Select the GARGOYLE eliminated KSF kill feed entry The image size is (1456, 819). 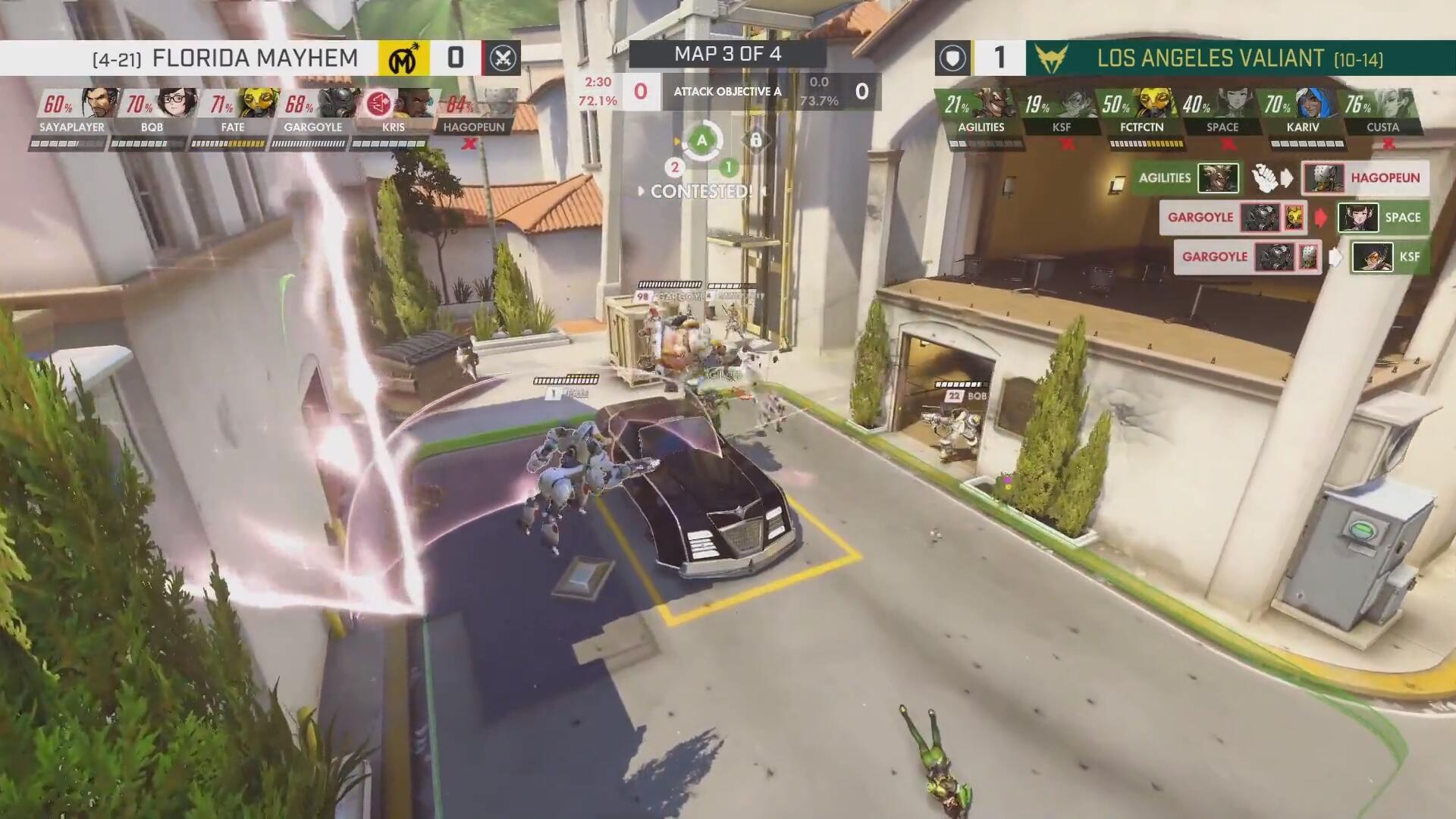[1301, 257]
